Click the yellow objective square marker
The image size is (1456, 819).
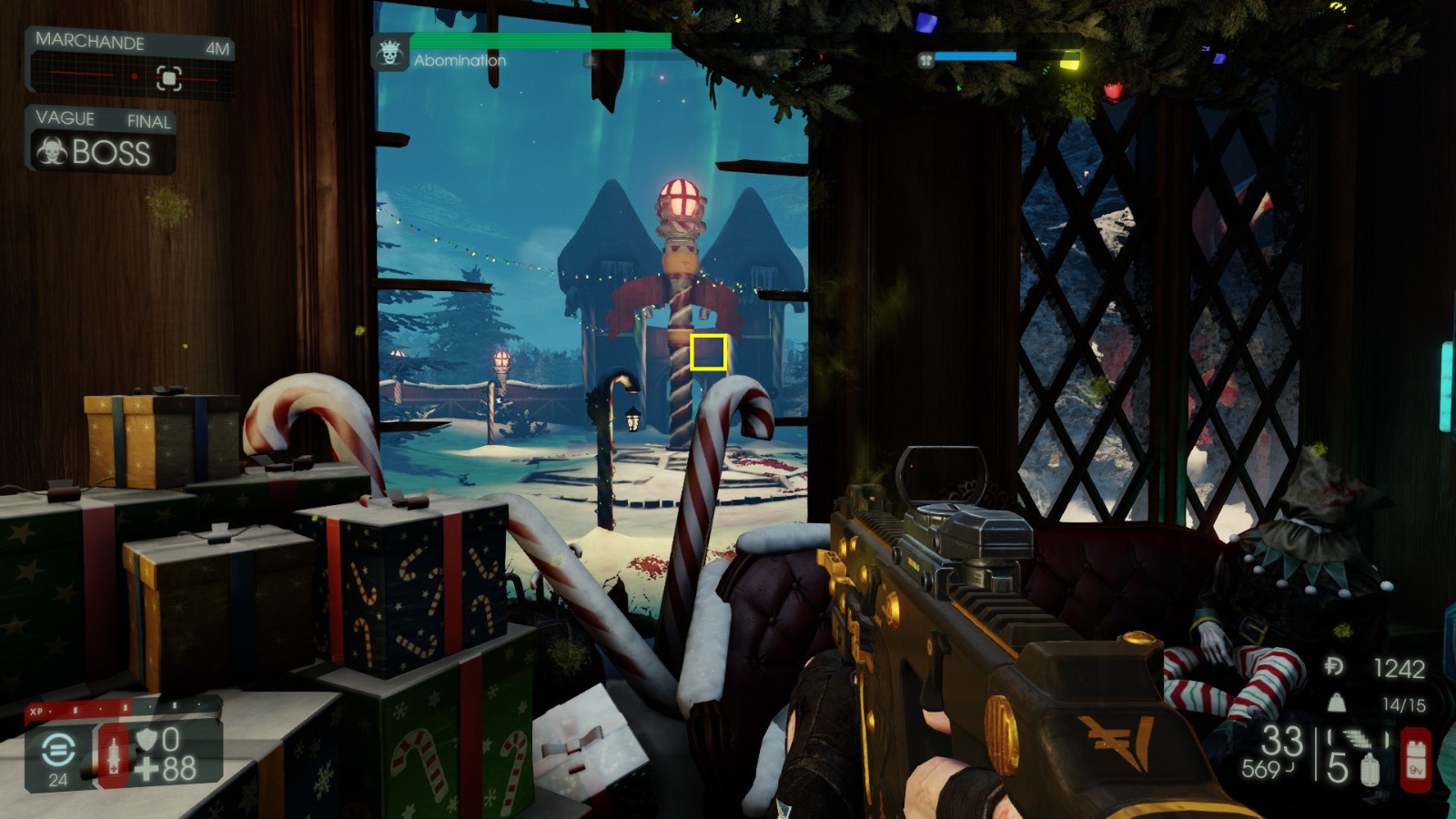click(x=707, y=350)
